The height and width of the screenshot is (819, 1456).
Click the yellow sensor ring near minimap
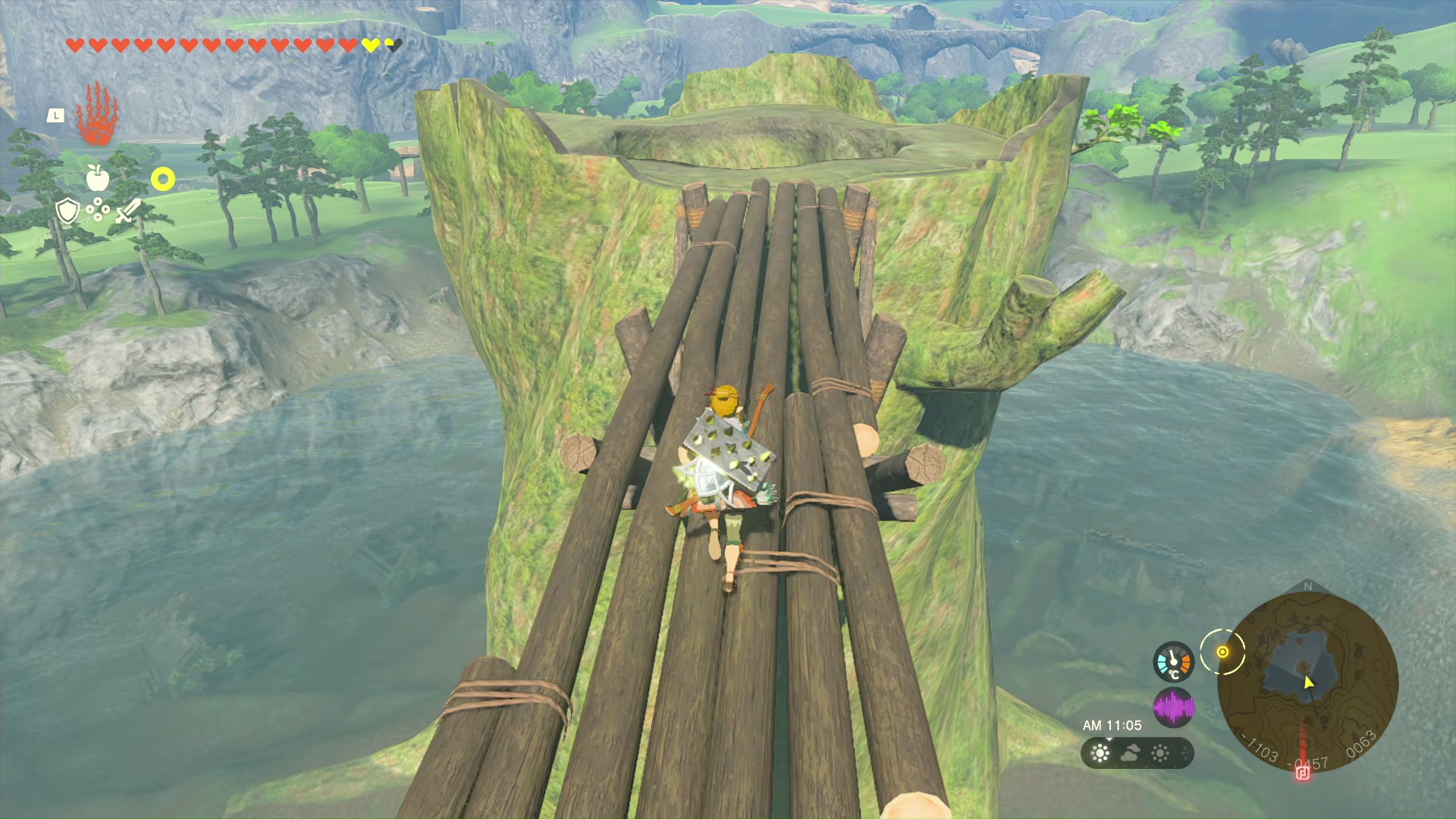(1222, 652)
